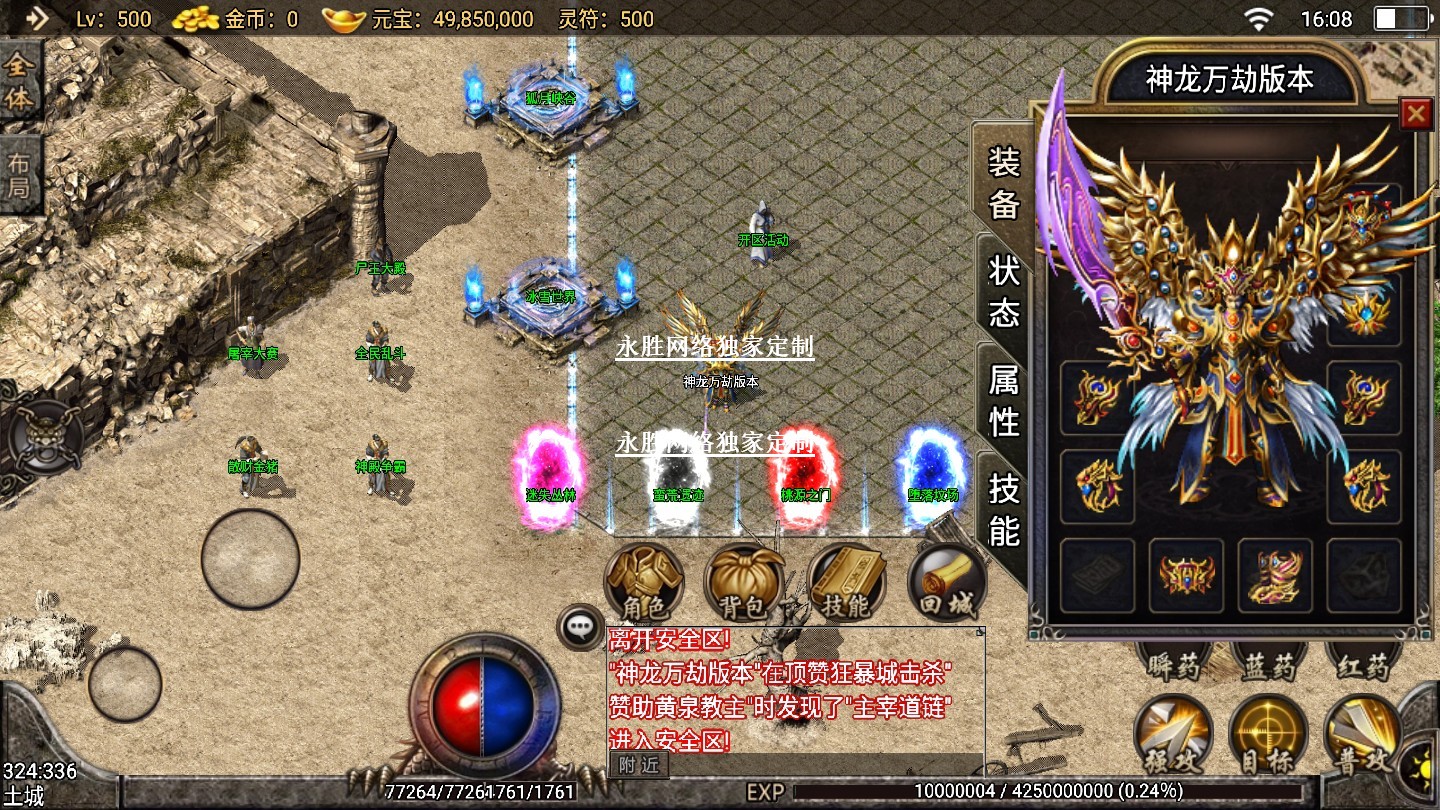The width and height of the screenshot is (1440, 810).
Task: Open the 状态 status tab
Action: coord(1003,291)
